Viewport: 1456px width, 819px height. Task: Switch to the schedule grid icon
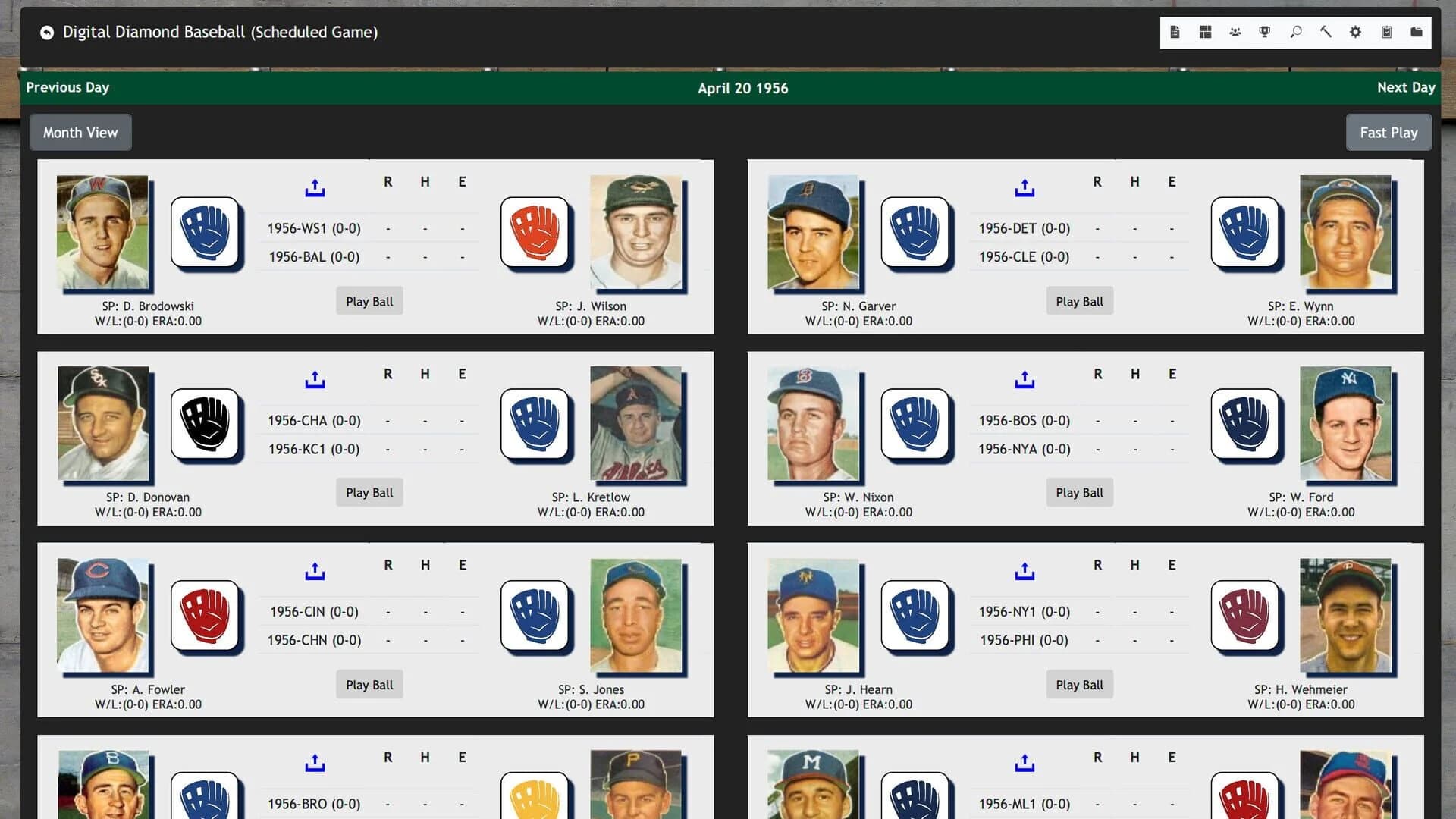1205,32
